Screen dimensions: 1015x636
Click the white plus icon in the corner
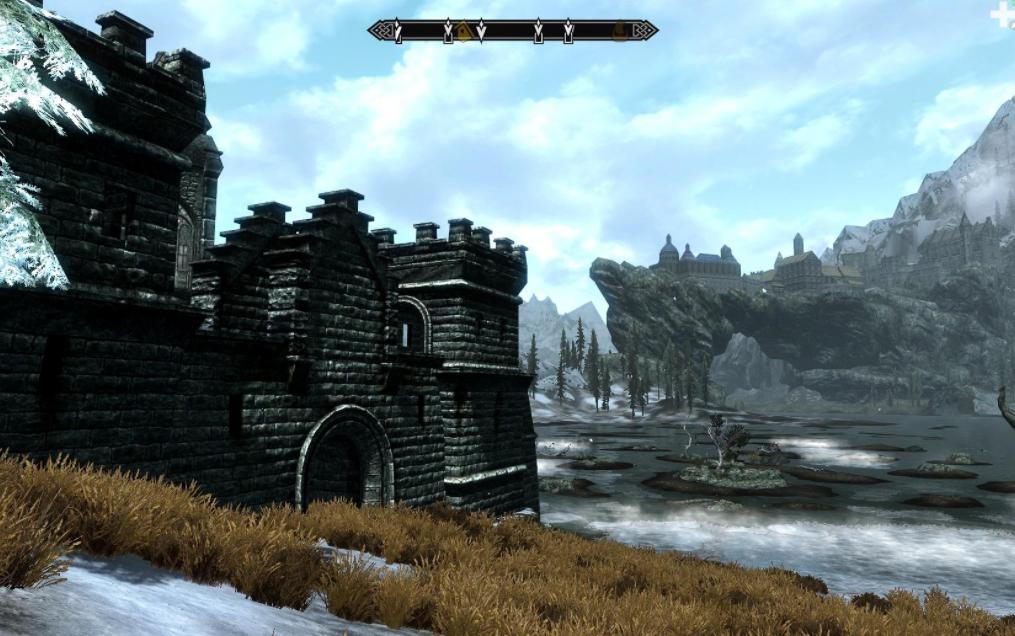pyautogui.click(x=1002, y=14)
